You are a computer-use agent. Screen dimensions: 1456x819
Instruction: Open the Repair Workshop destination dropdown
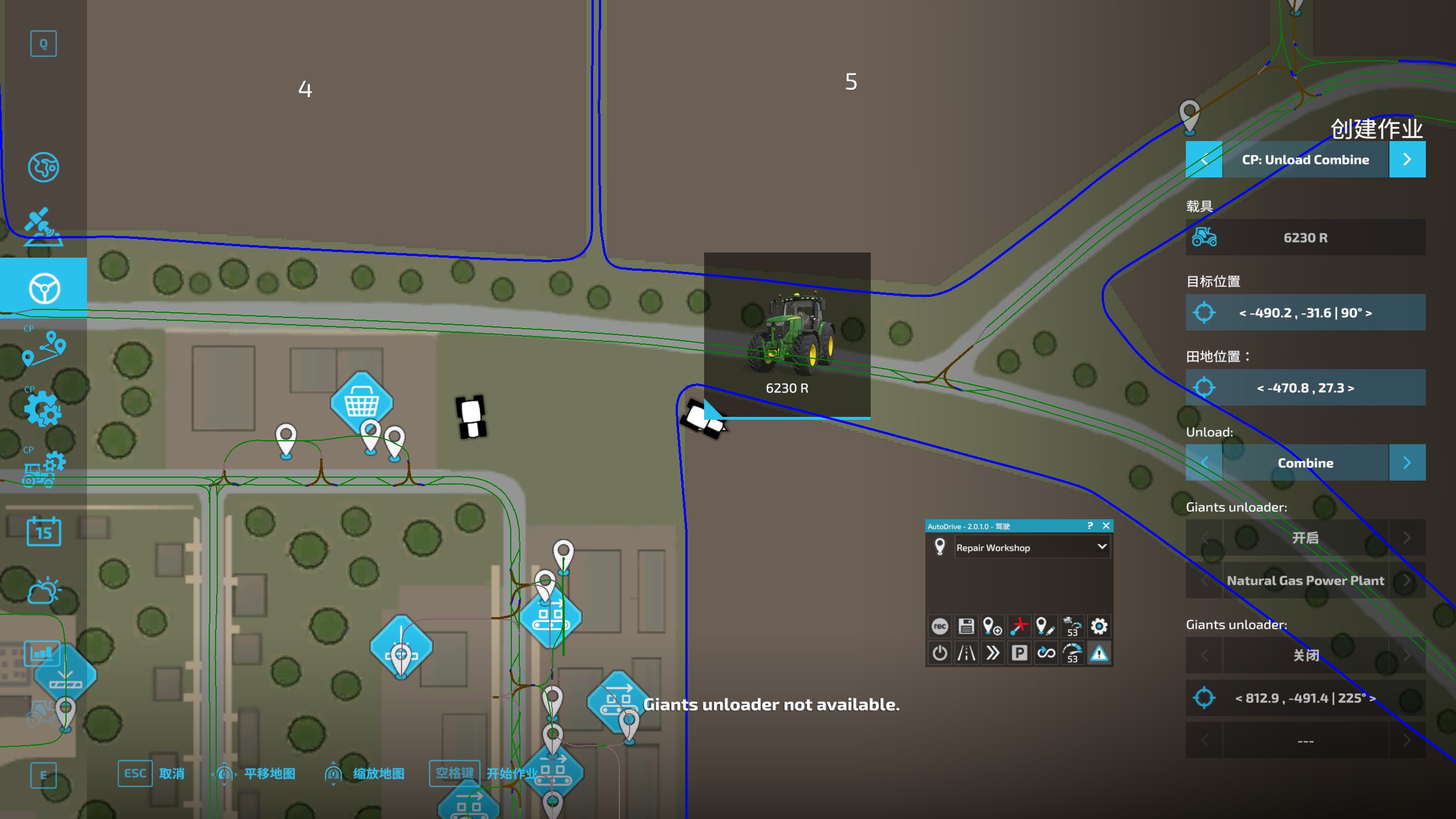pyautogui.click(x=1032, y=548)
